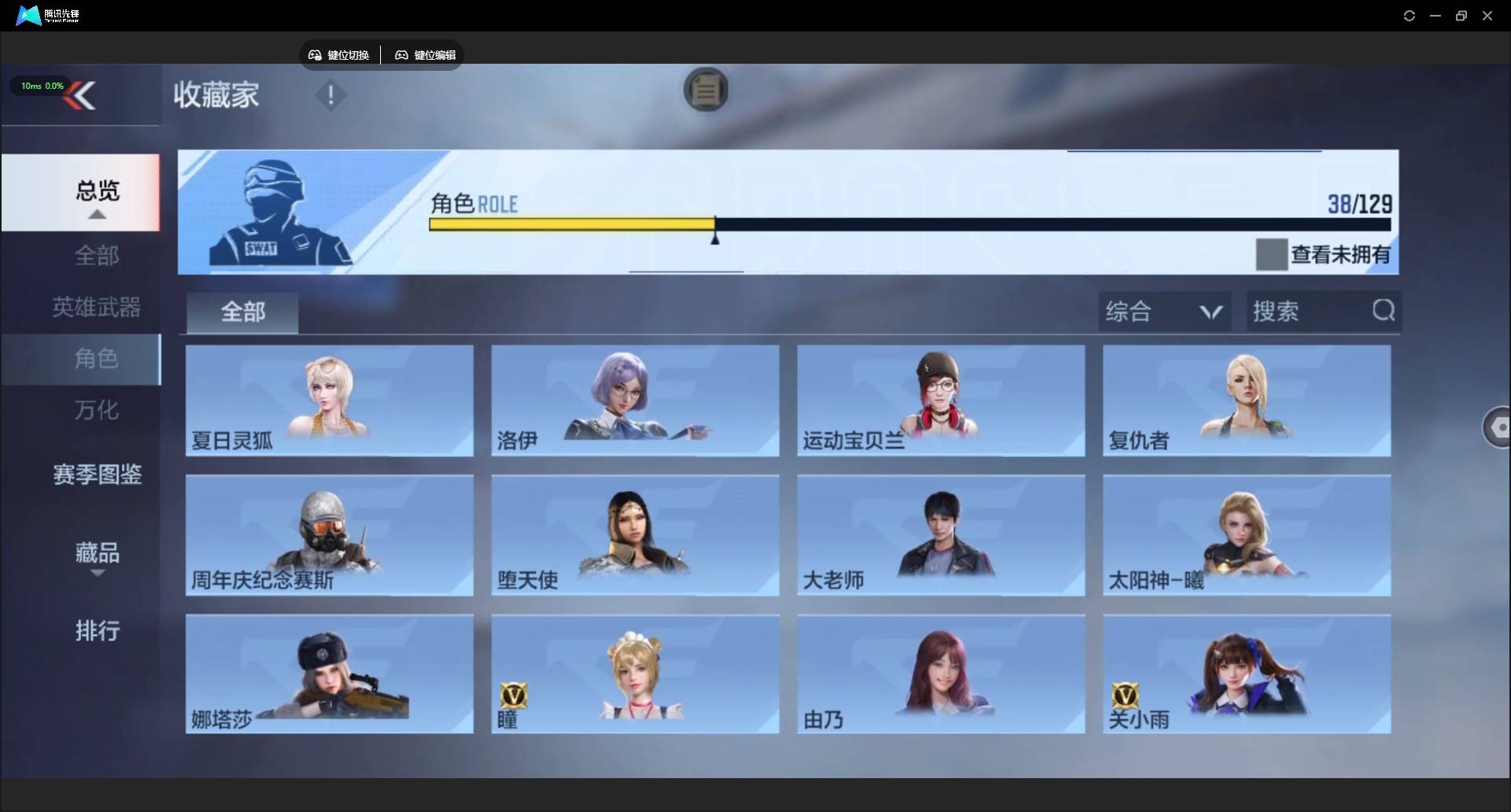Enable the 查看未拥有 checkbox

click(x=1271, y=253)
